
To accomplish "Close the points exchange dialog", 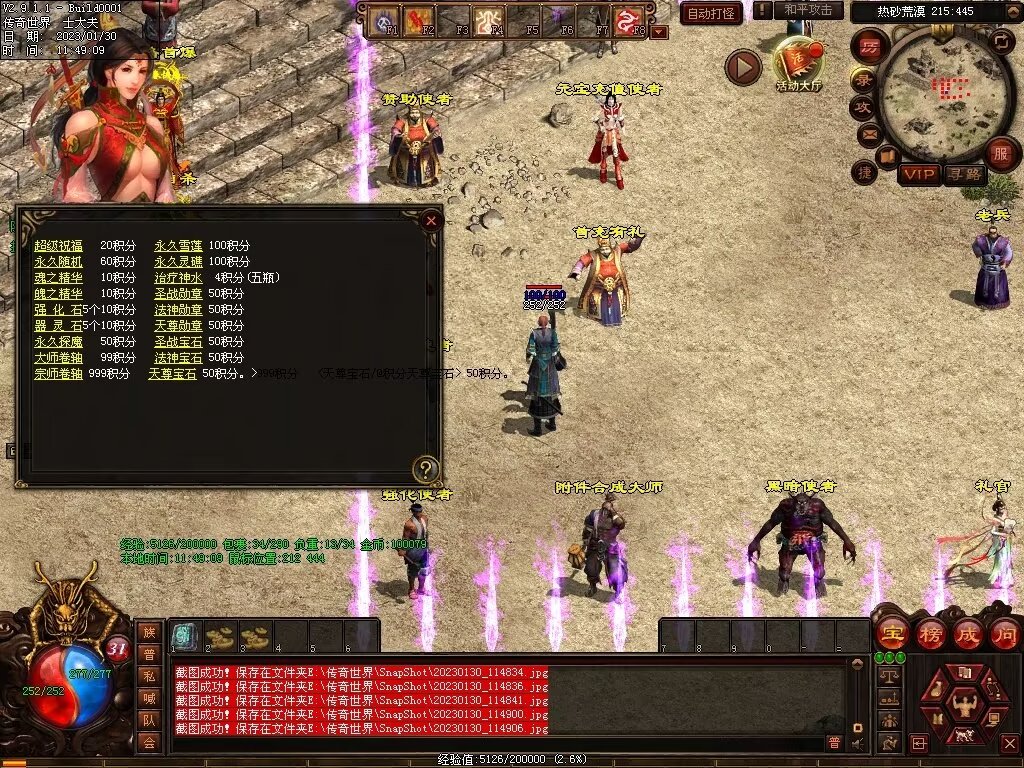I will (431, 220).
